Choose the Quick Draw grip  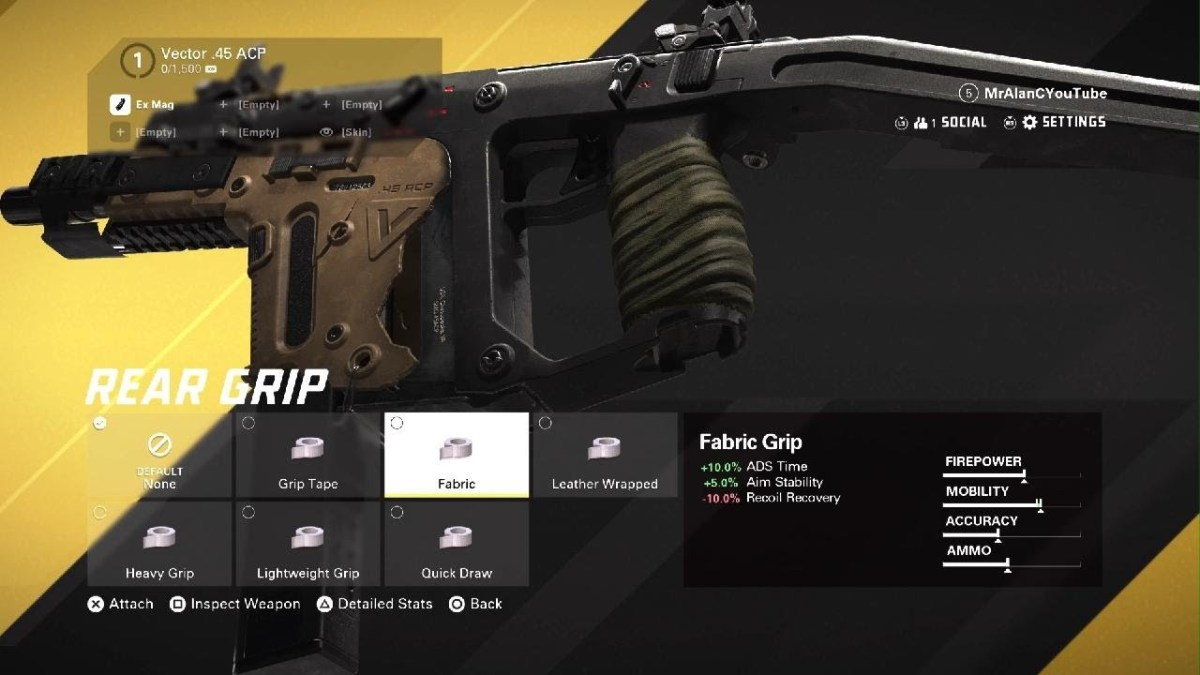tap(456, 544)
